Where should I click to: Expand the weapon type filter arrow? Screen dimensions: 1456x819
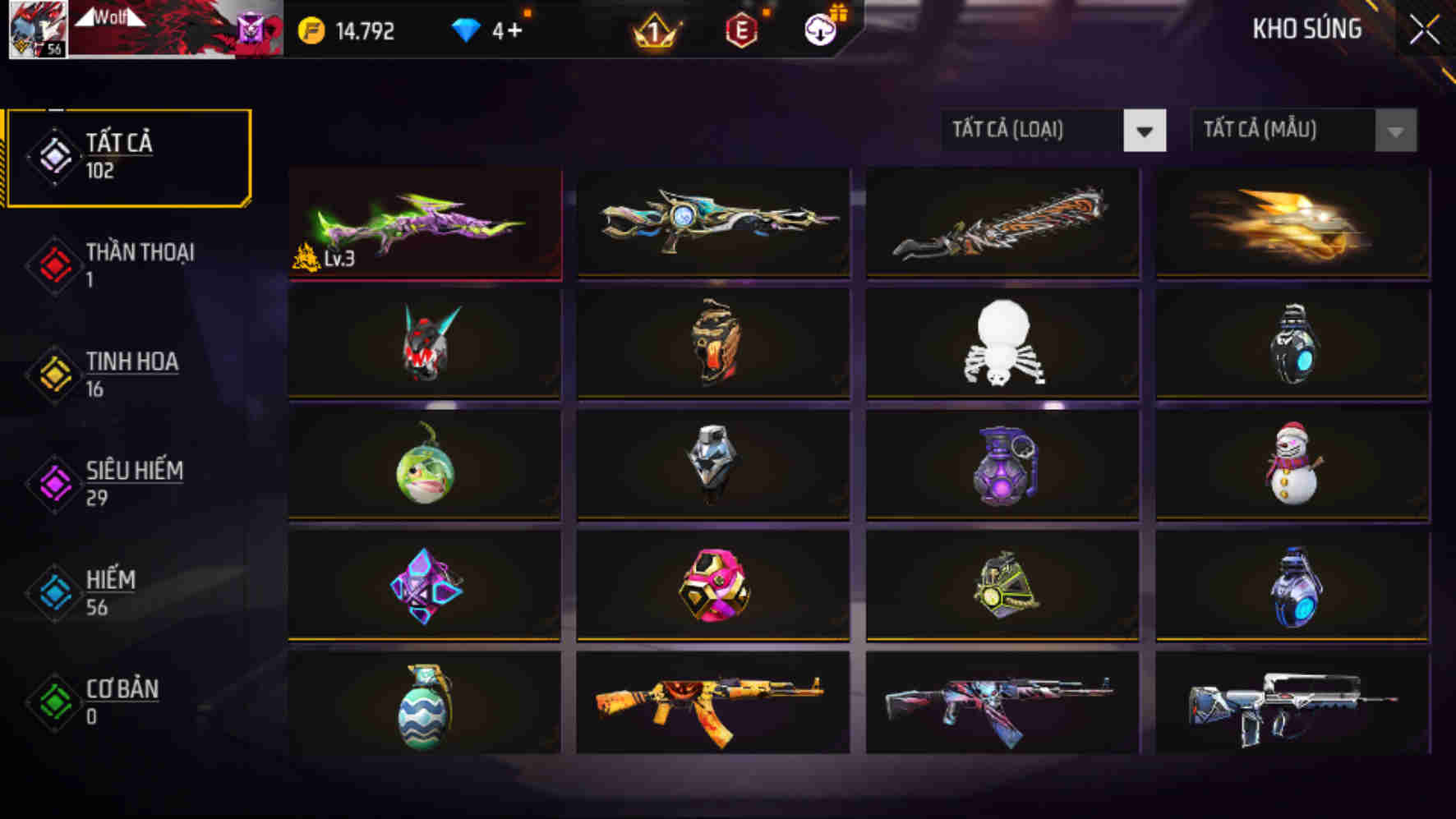click(x=1144, y=130)
